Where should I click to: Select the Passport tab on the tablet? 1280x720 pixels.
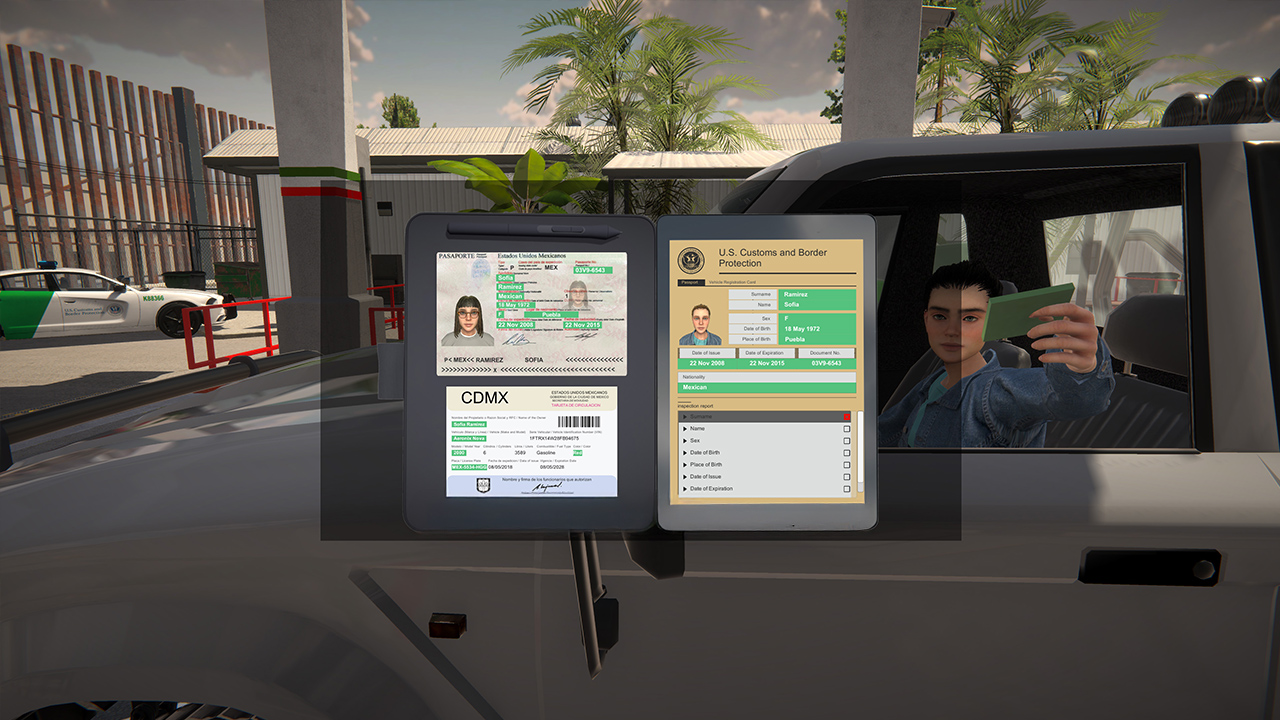[689, 284]
